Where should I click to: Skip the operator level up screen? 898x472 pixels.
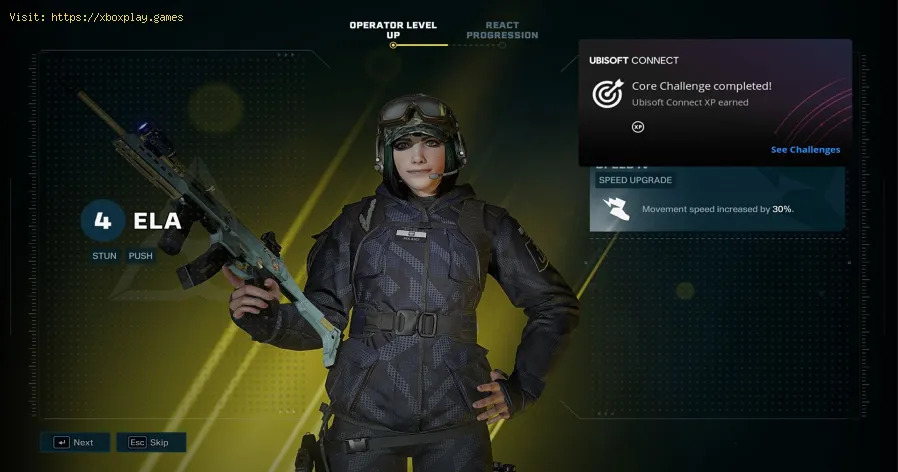coord(151,442)
